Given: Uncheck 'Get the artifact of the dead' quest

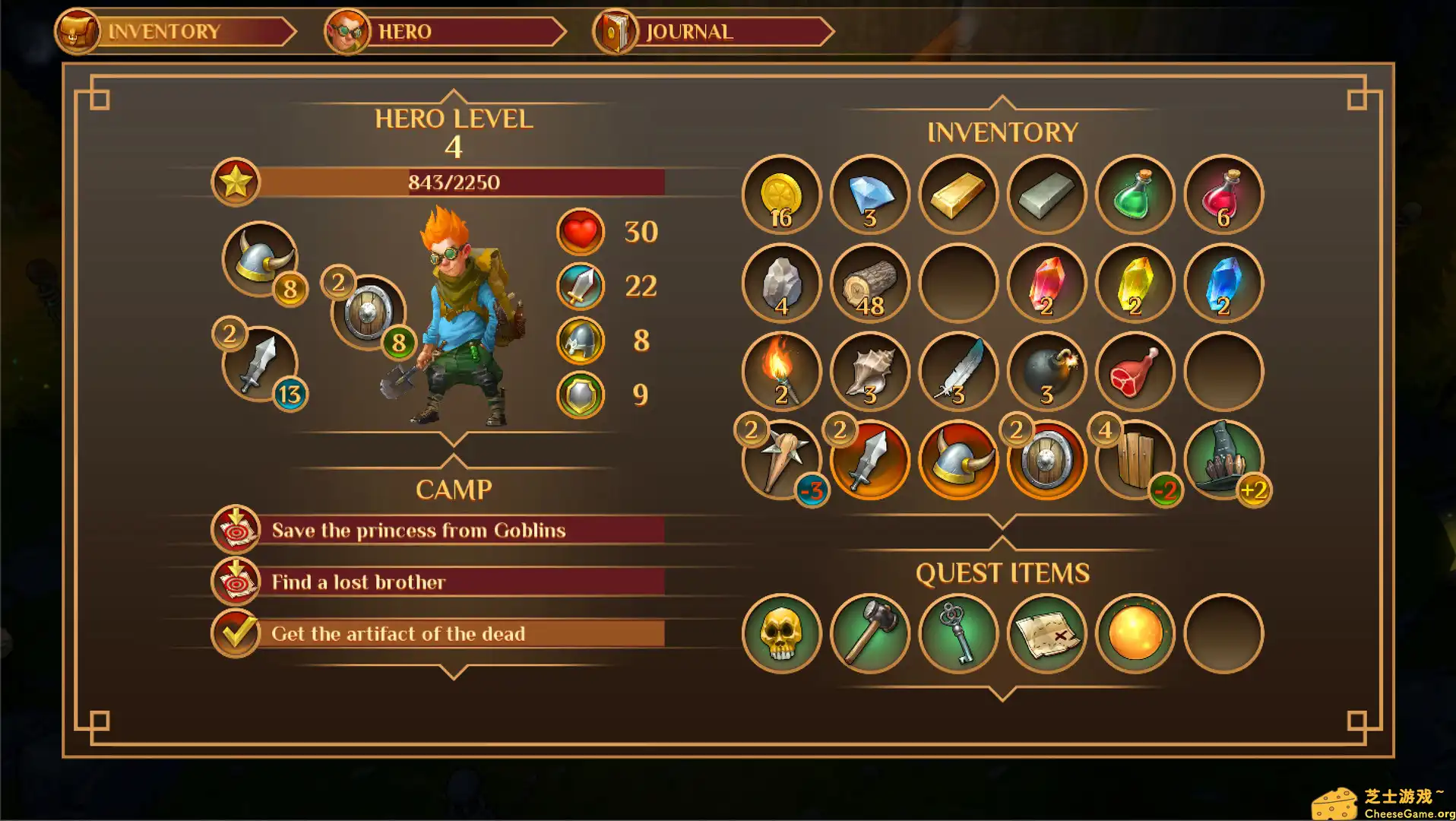Looking at the screenshot, I should (236, 632).
